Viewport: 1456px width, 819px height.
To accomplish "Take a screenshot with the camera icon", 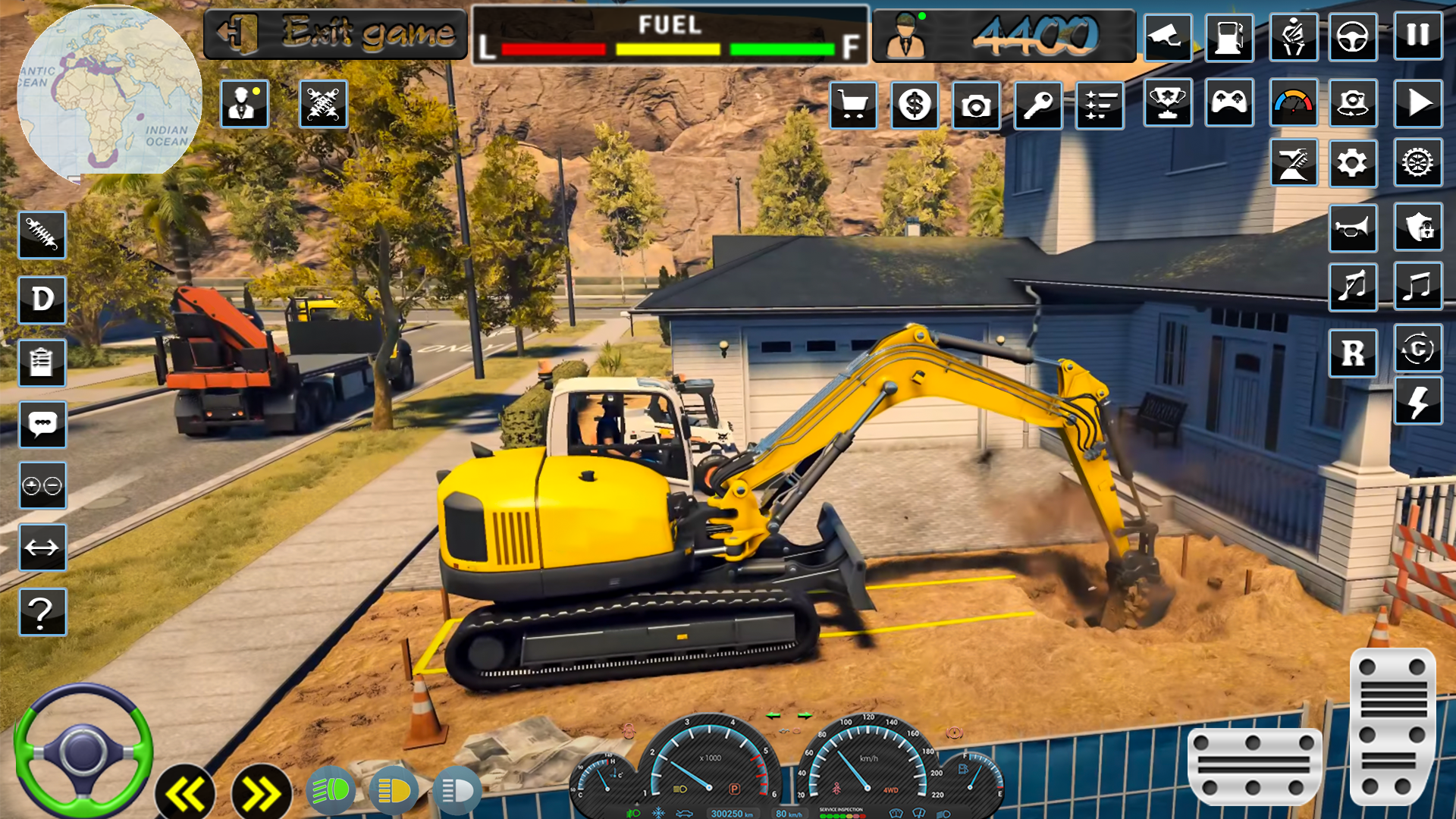I will pyautogui.click(x=976, y=105).
